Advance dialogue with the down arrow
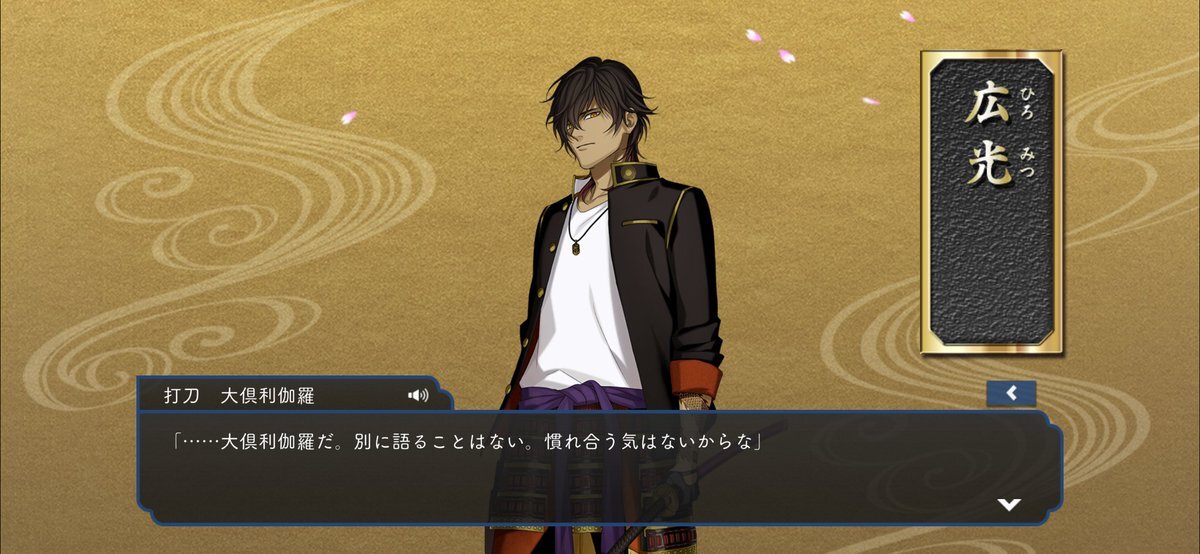This screenshot has width=1200, height=554. [x=1009, y=504]
